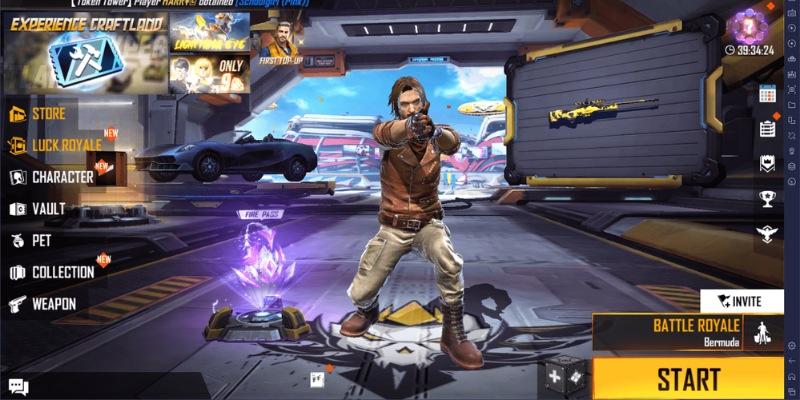This screenshot has height=400, width=800.
Task: Open the chat speech bubble
Action: tap(18, 387)
